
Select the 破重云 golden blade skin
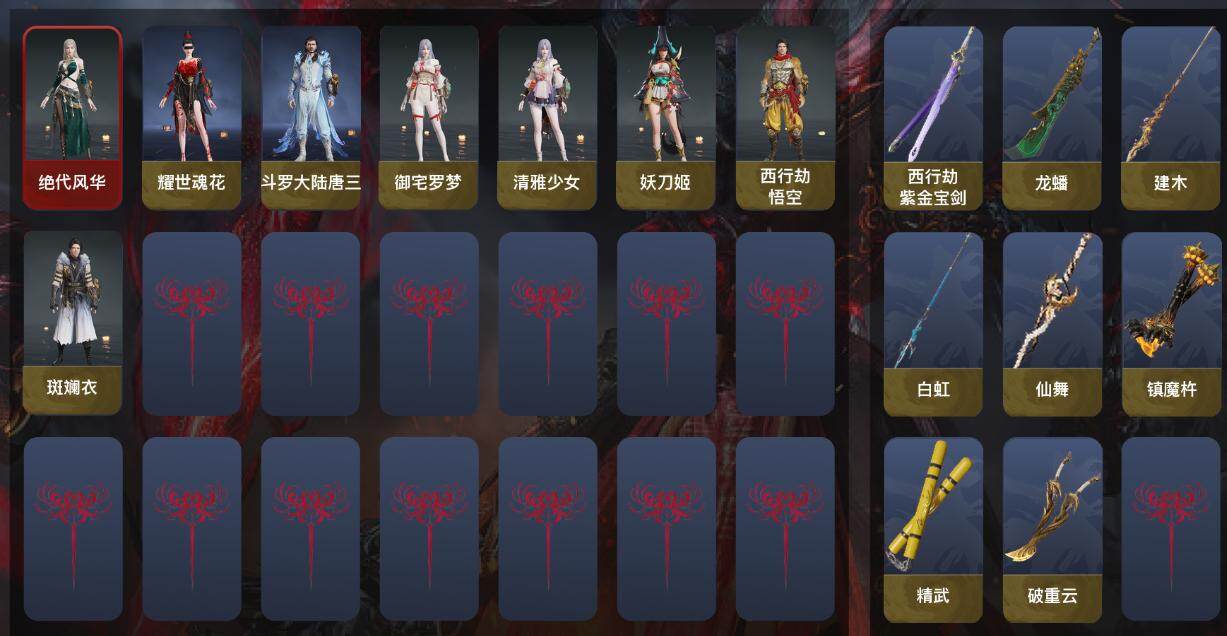pyautogui.click(x=1052, y=529)
